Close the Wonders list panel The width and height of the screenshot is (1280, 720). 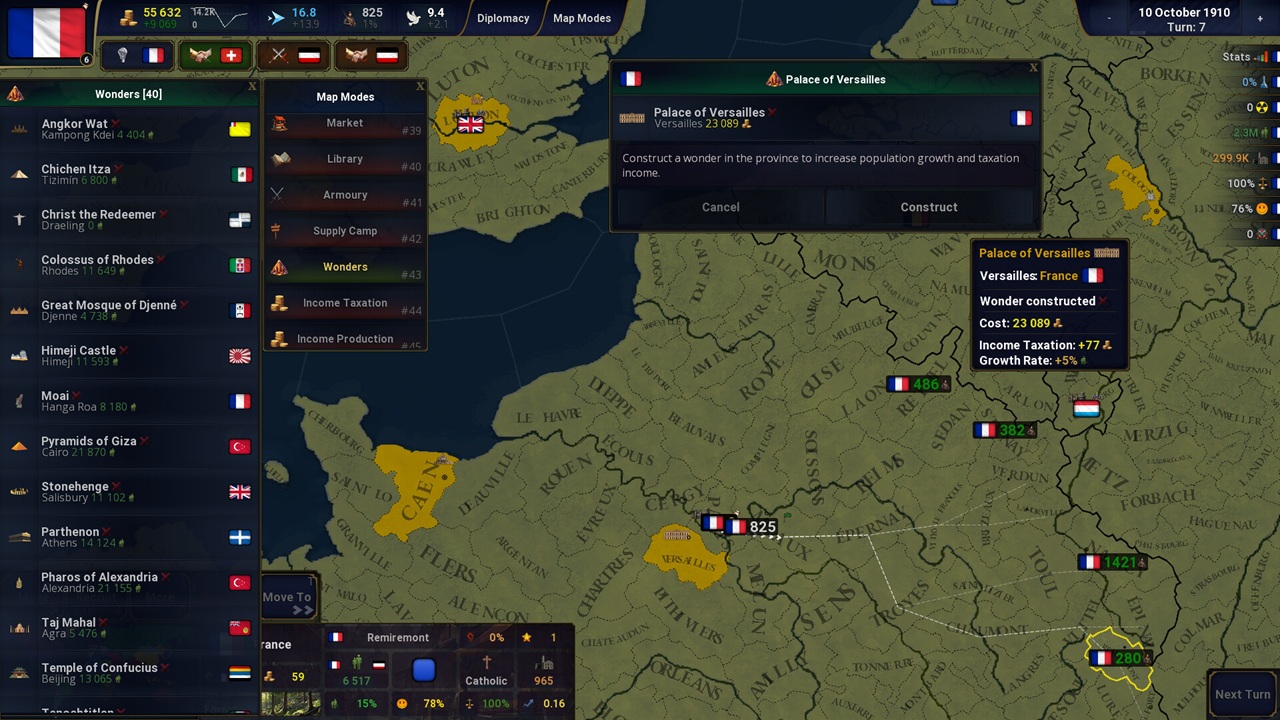(252, 87)
